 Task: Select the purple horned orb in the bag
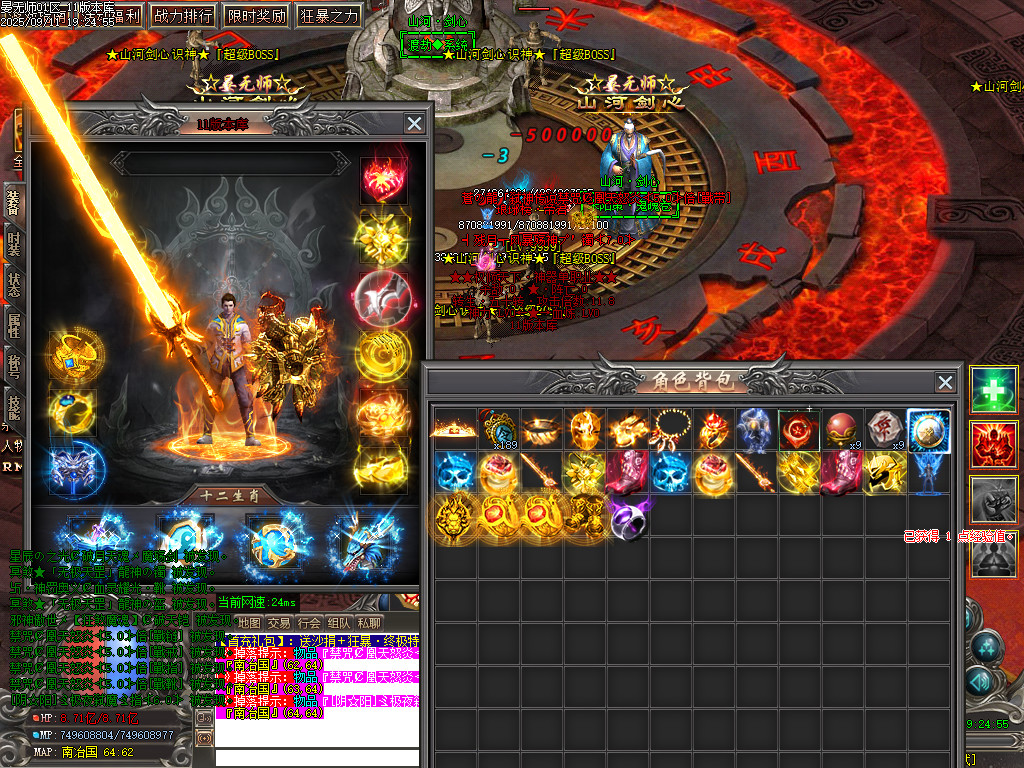tap(629, 519)
